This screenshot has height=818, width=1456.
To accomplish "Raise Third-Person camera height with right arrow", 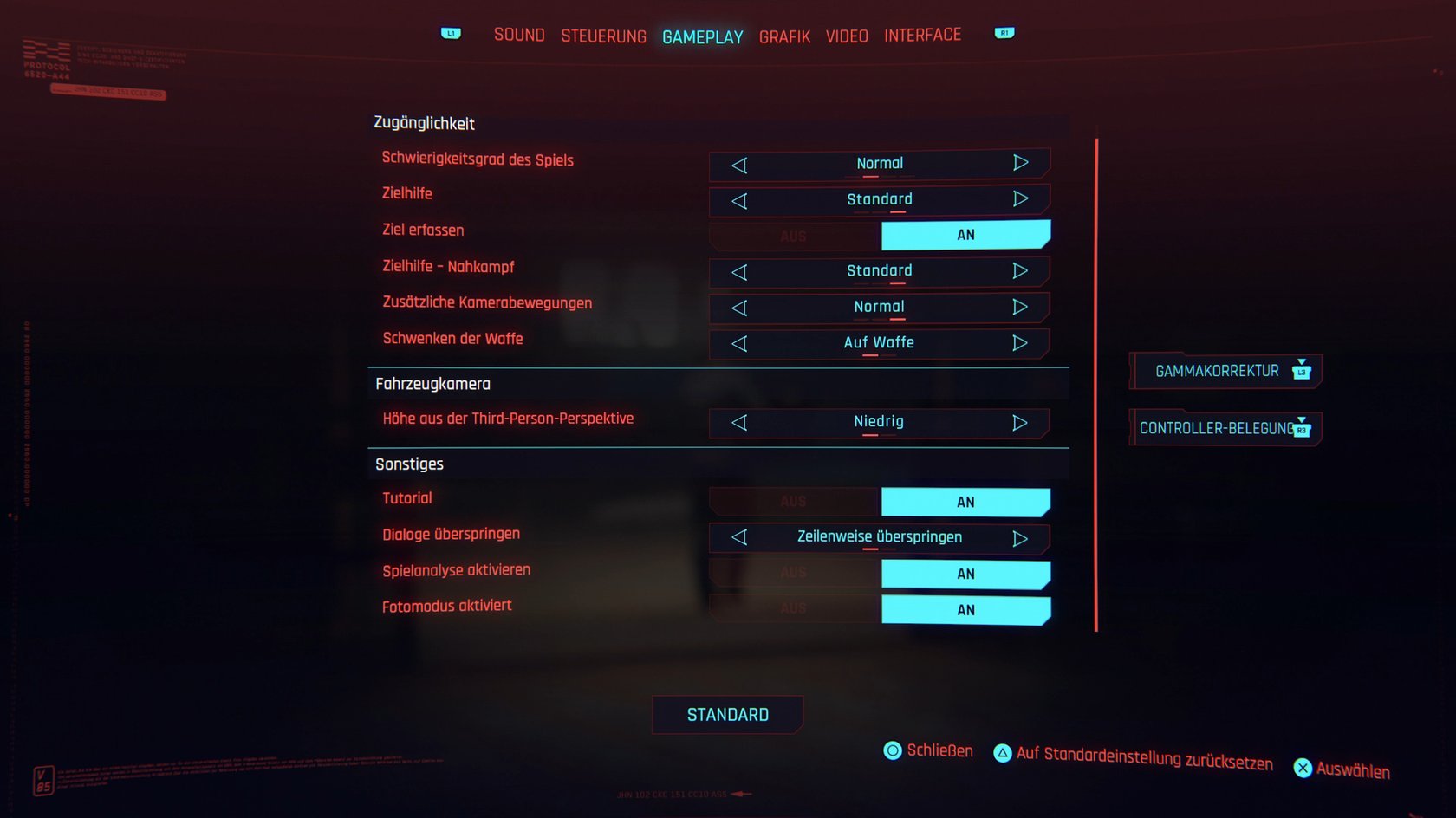I will click(x=1020, y=423).
